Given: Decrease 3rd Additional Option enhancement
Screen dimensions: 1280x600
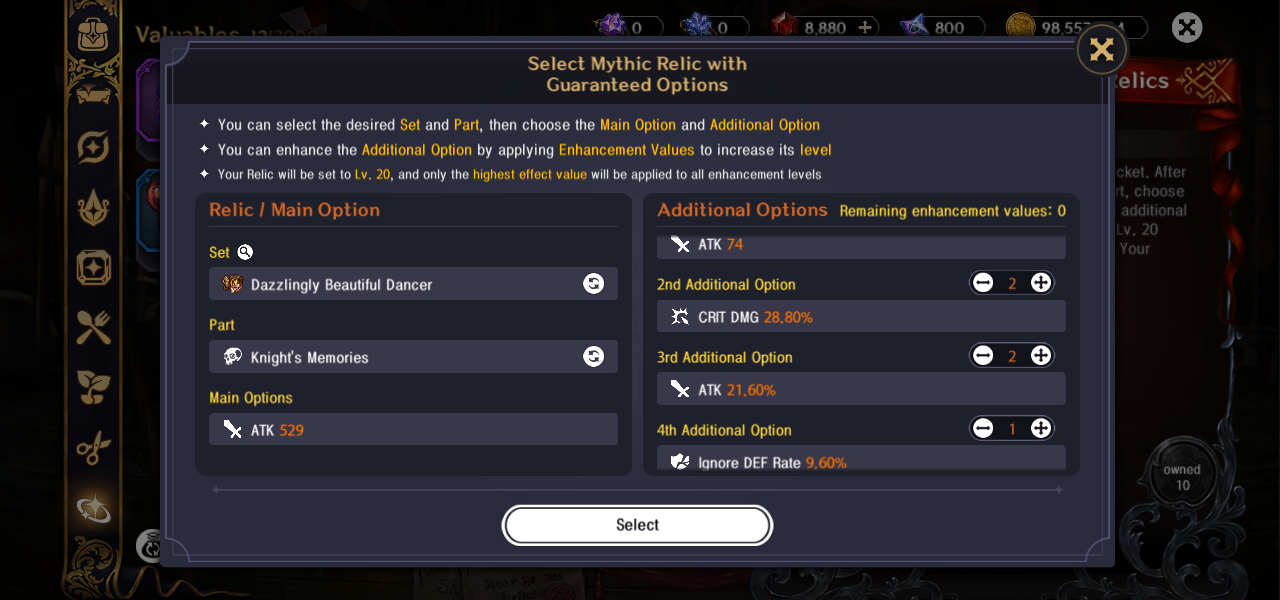Looking at the screenshot, I should 983,356.
